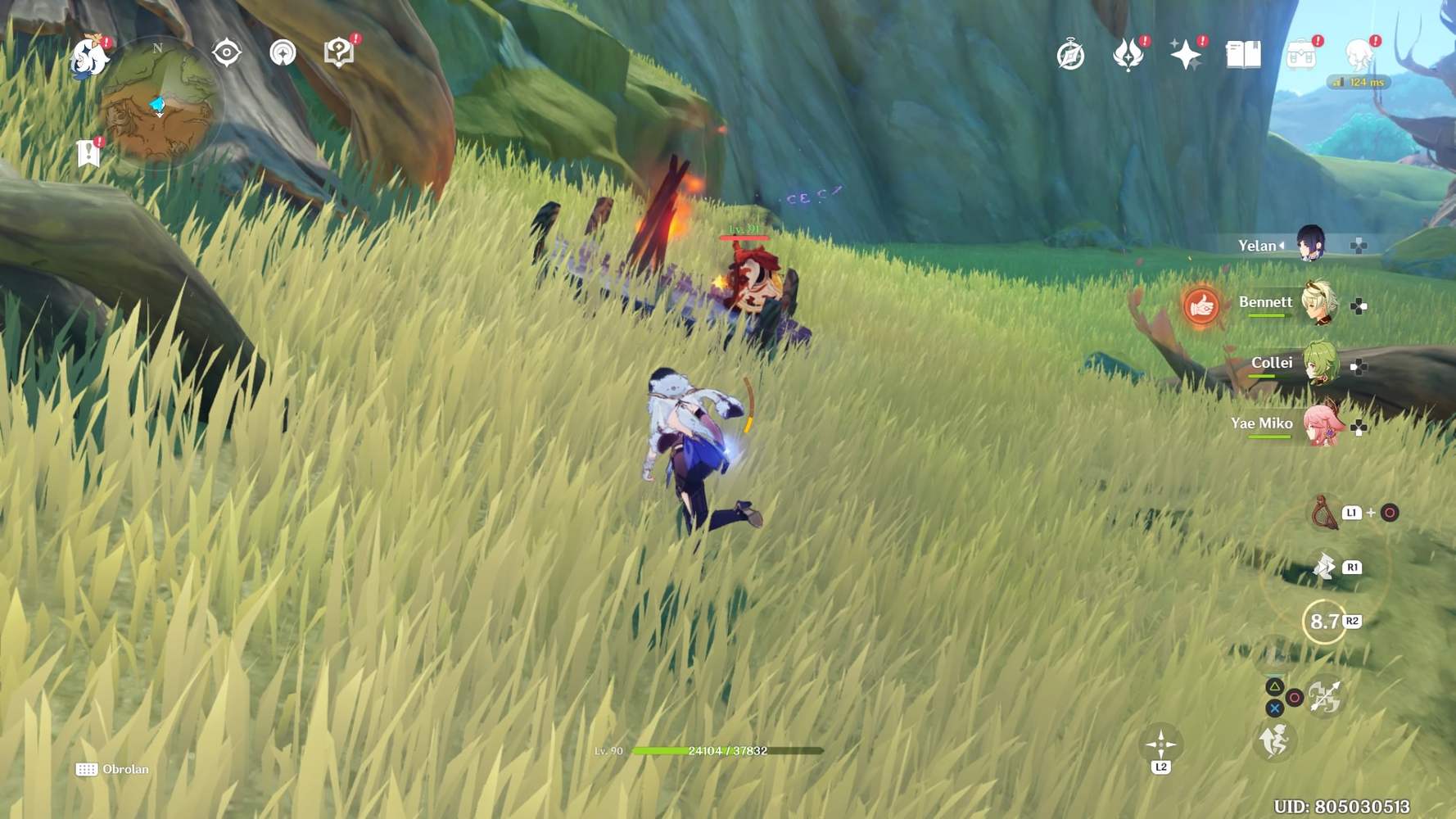Tap the sprint running figure icon
This screenshot has width=1456, height=819.
pyautogui.click(x=1274, y=742)
